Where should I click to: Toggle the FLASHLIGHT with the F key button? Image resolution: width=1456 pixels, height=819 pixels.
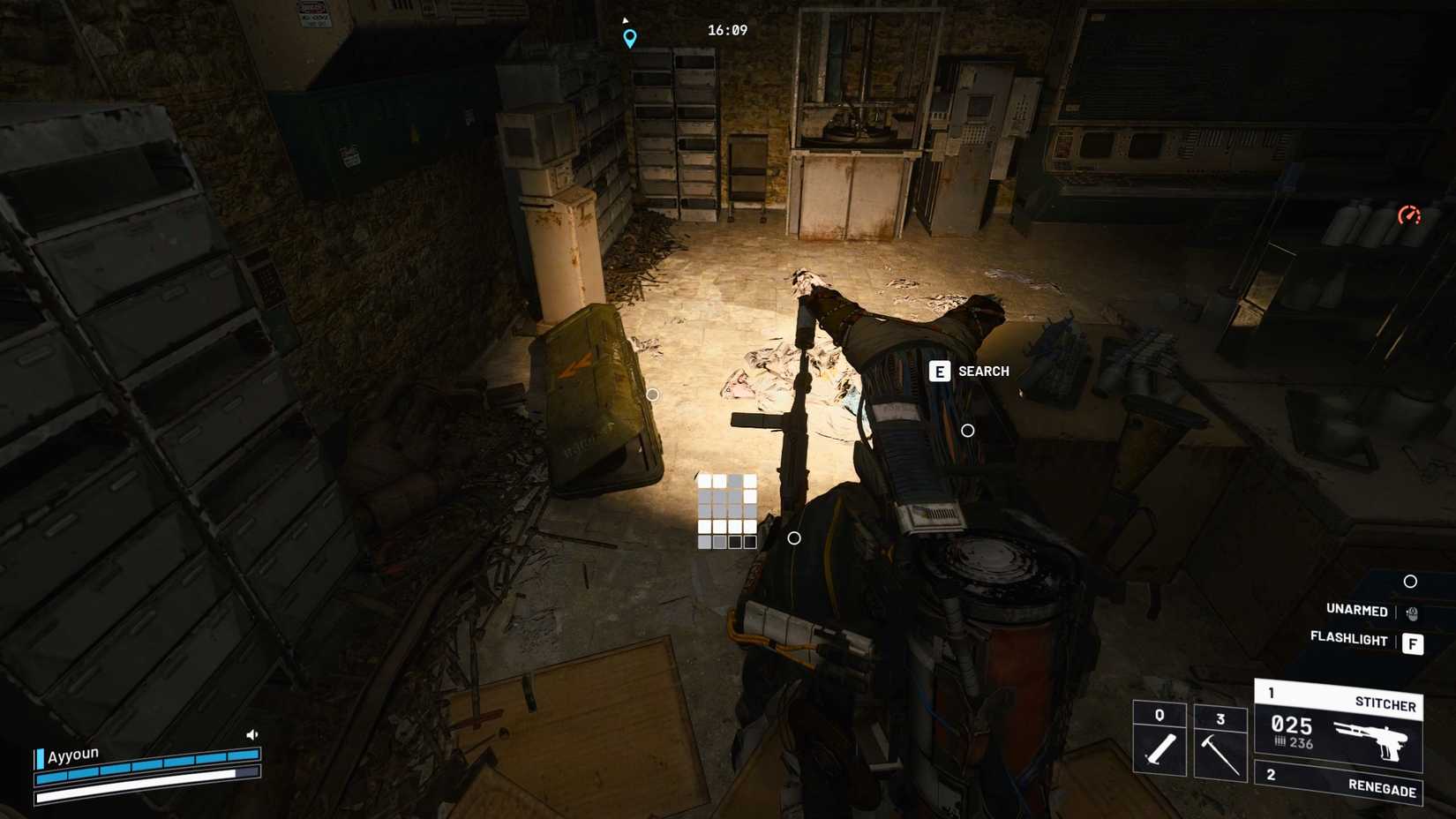point(1415,644)
